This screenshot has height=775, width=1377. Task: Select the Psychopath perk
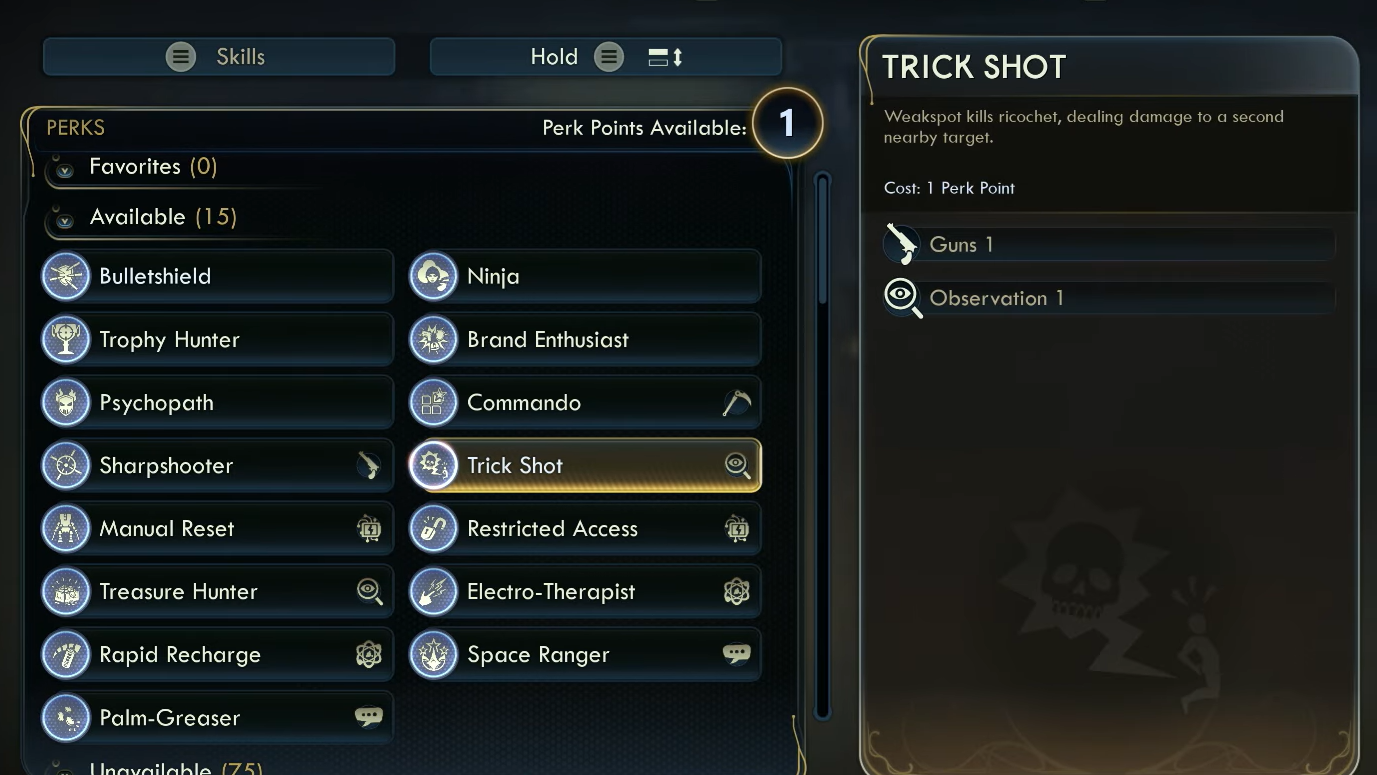(217, 402)
